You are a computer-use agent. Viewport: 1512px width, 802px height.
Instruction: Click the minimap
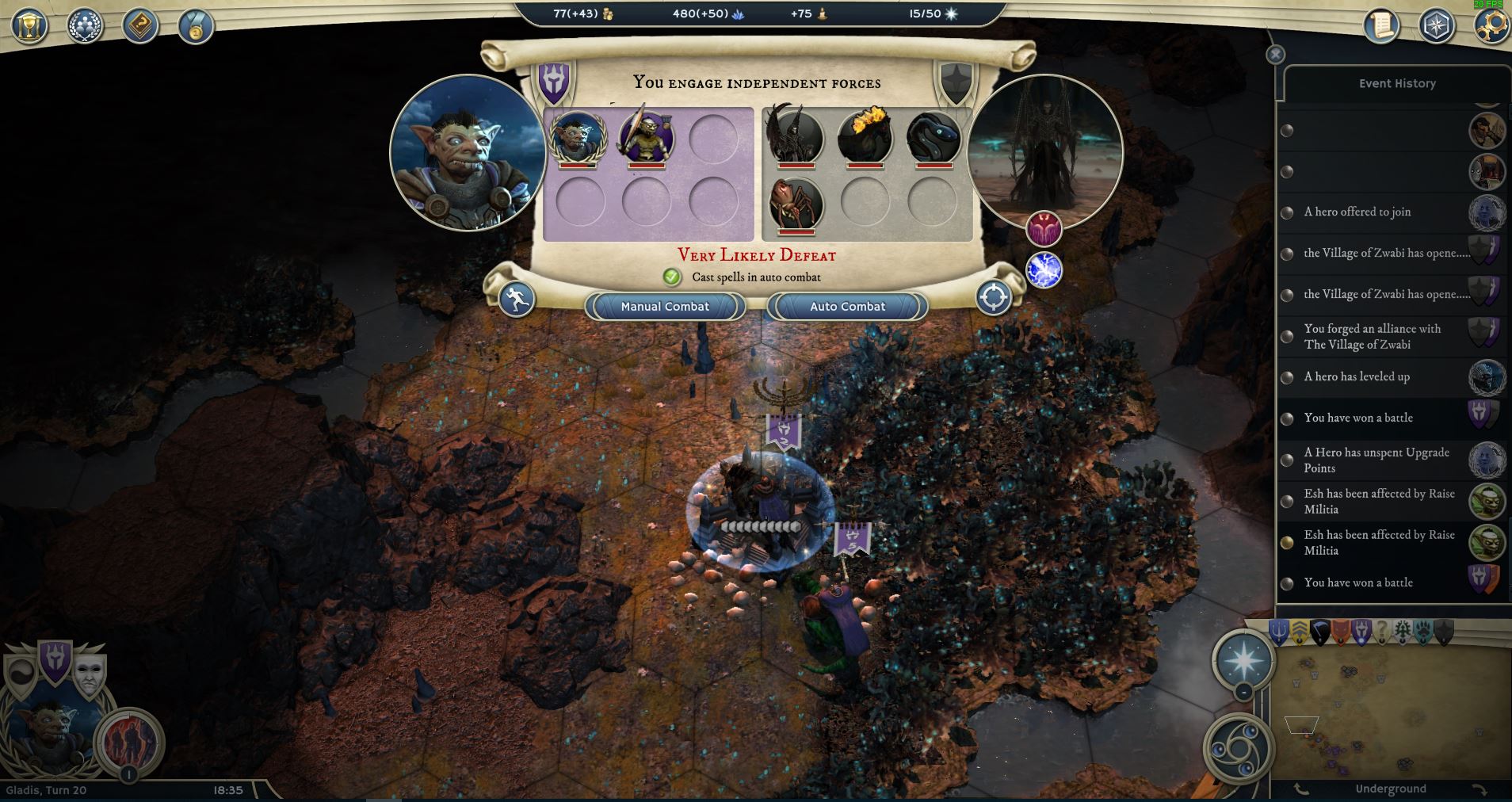click(x=1391, y=709)
